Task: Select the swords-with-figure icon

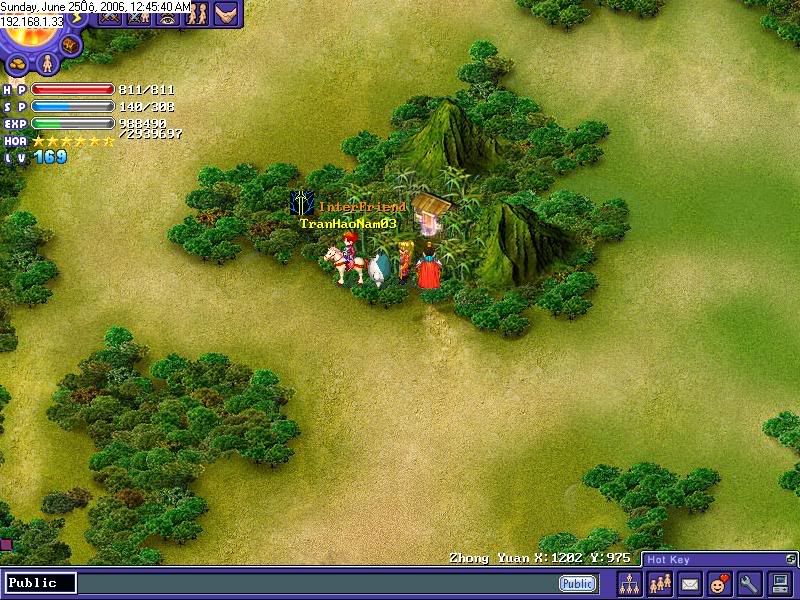Action: [x=139, y=15]
